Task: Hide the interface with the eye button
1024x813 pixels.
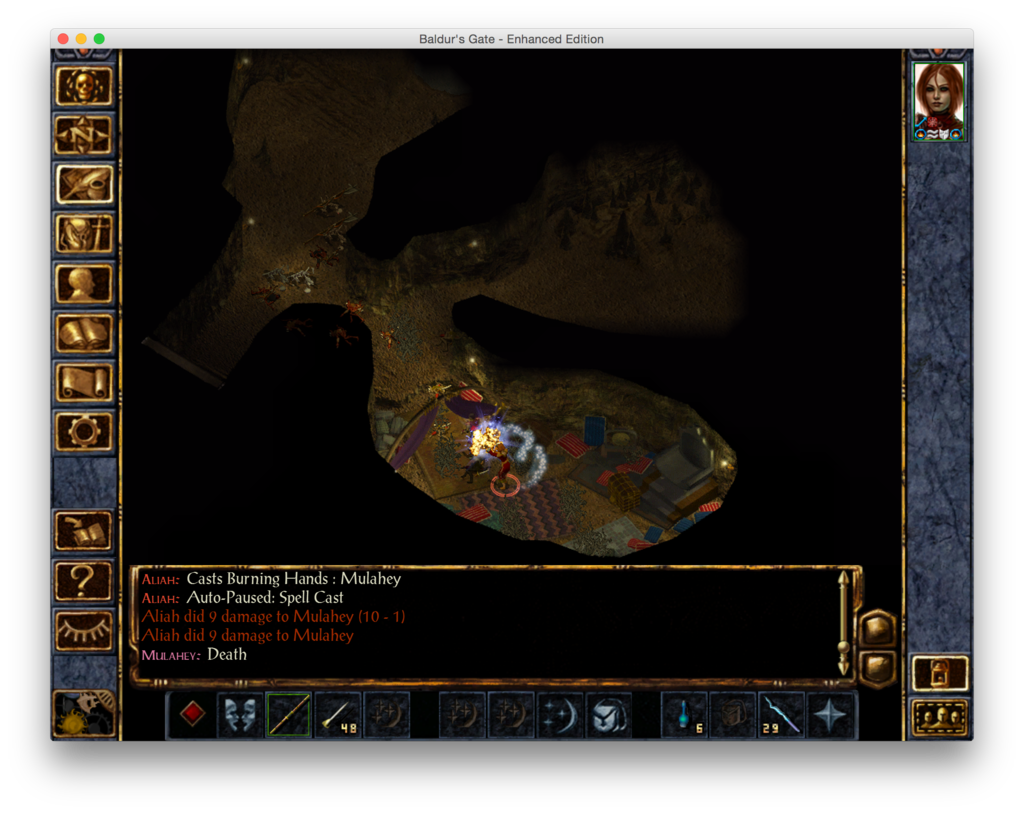Action: (x=84, y=630)
